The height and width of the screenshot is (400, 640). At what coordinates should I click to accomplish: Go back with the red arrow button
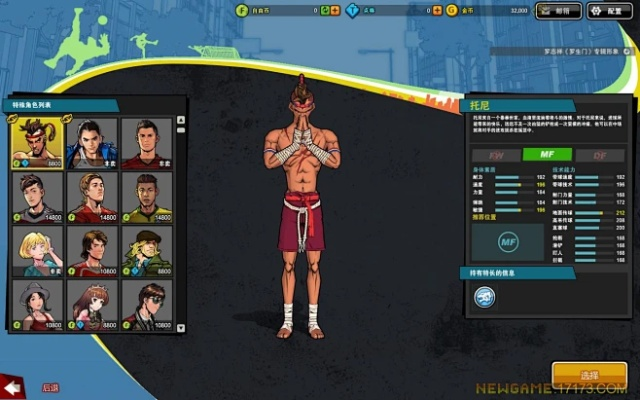point(14,386)
